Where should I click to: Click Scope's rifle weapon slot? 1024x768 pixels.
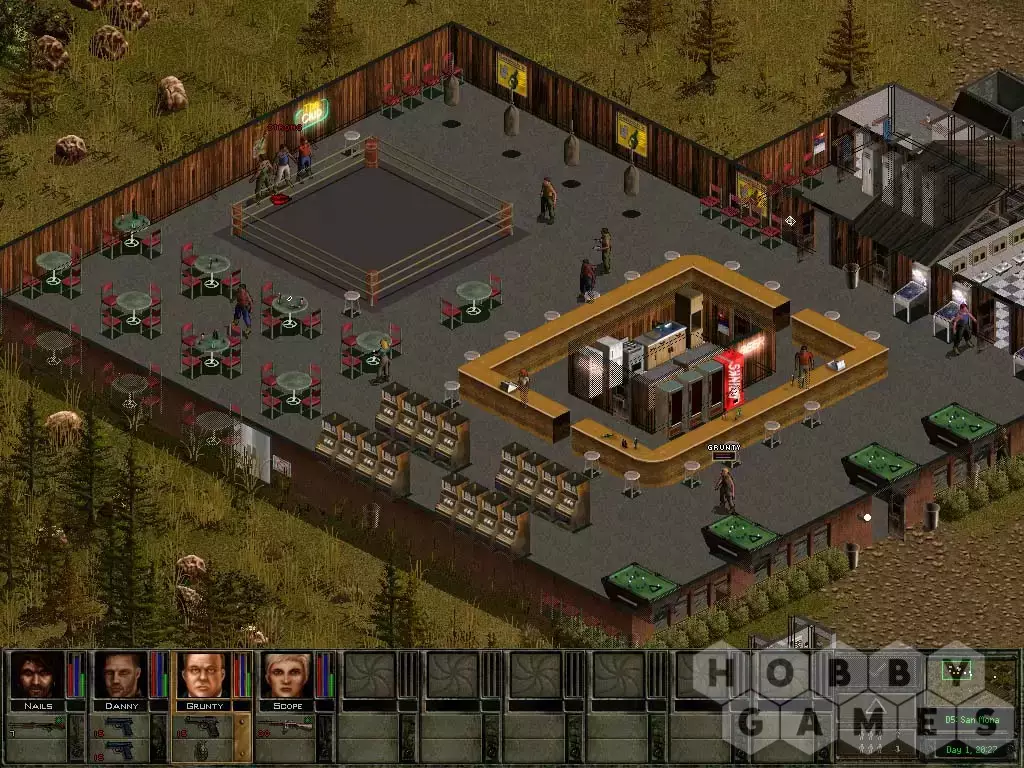tap(285, 725)
